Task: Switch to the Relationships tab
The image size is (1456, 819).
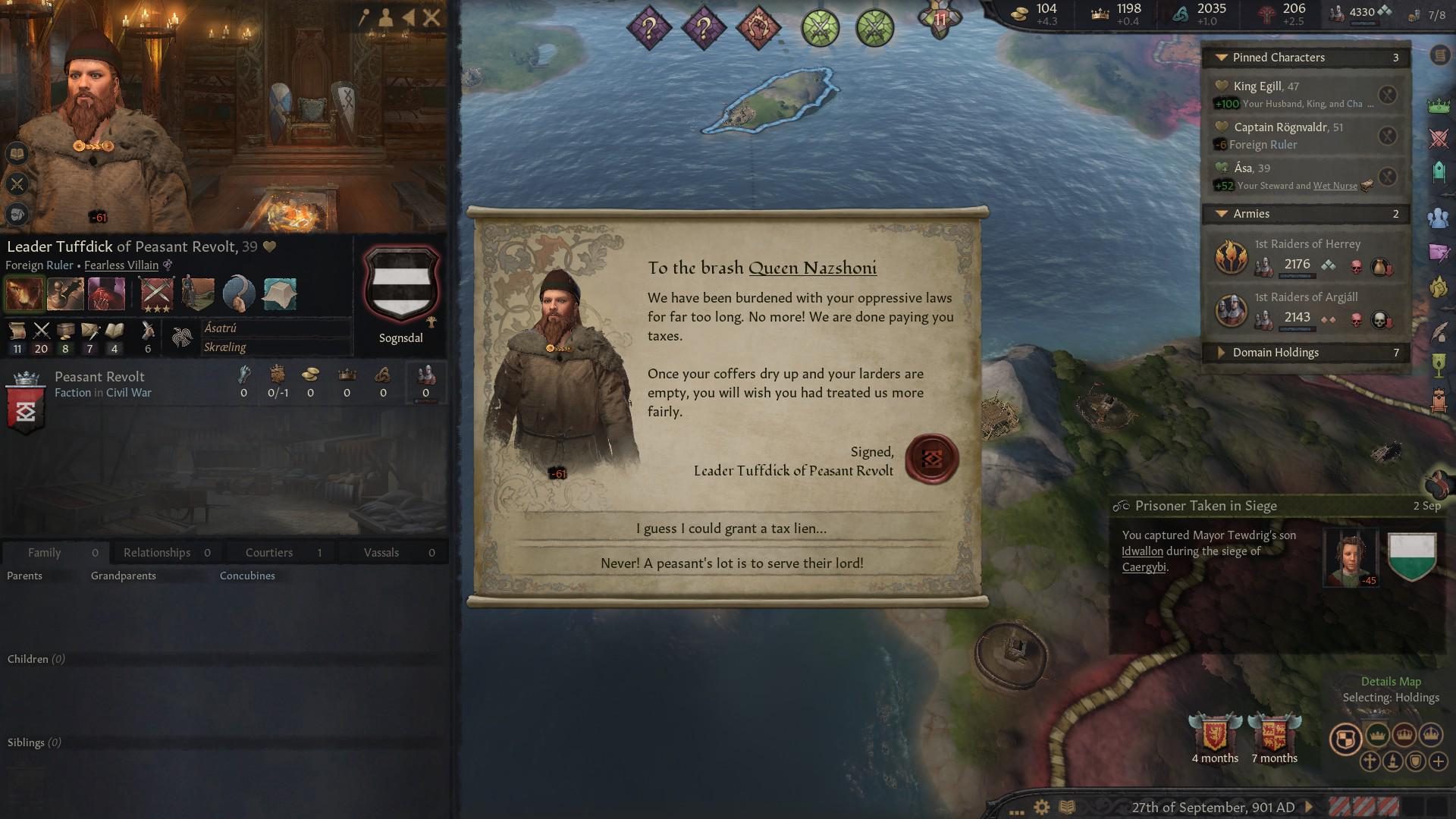Action: tap(157, 552)
